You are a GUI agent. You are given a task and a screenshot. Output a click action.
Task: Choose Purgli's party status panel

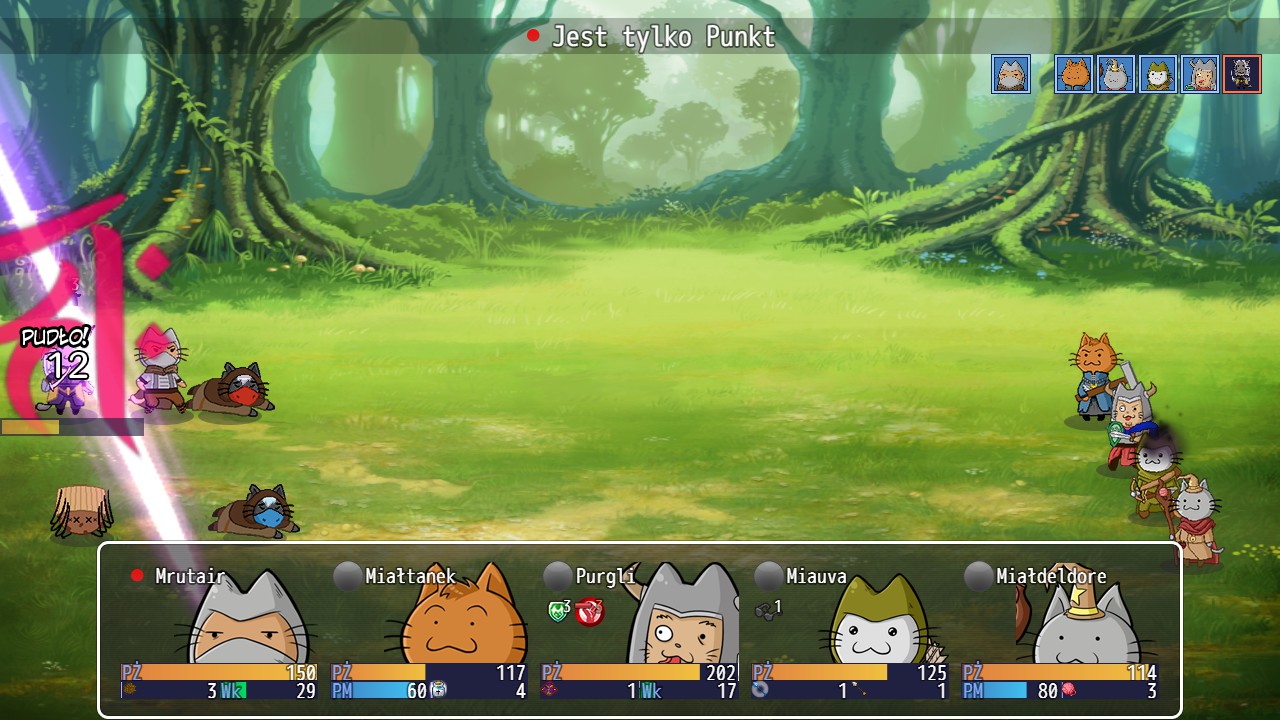(x=640, y=630)
